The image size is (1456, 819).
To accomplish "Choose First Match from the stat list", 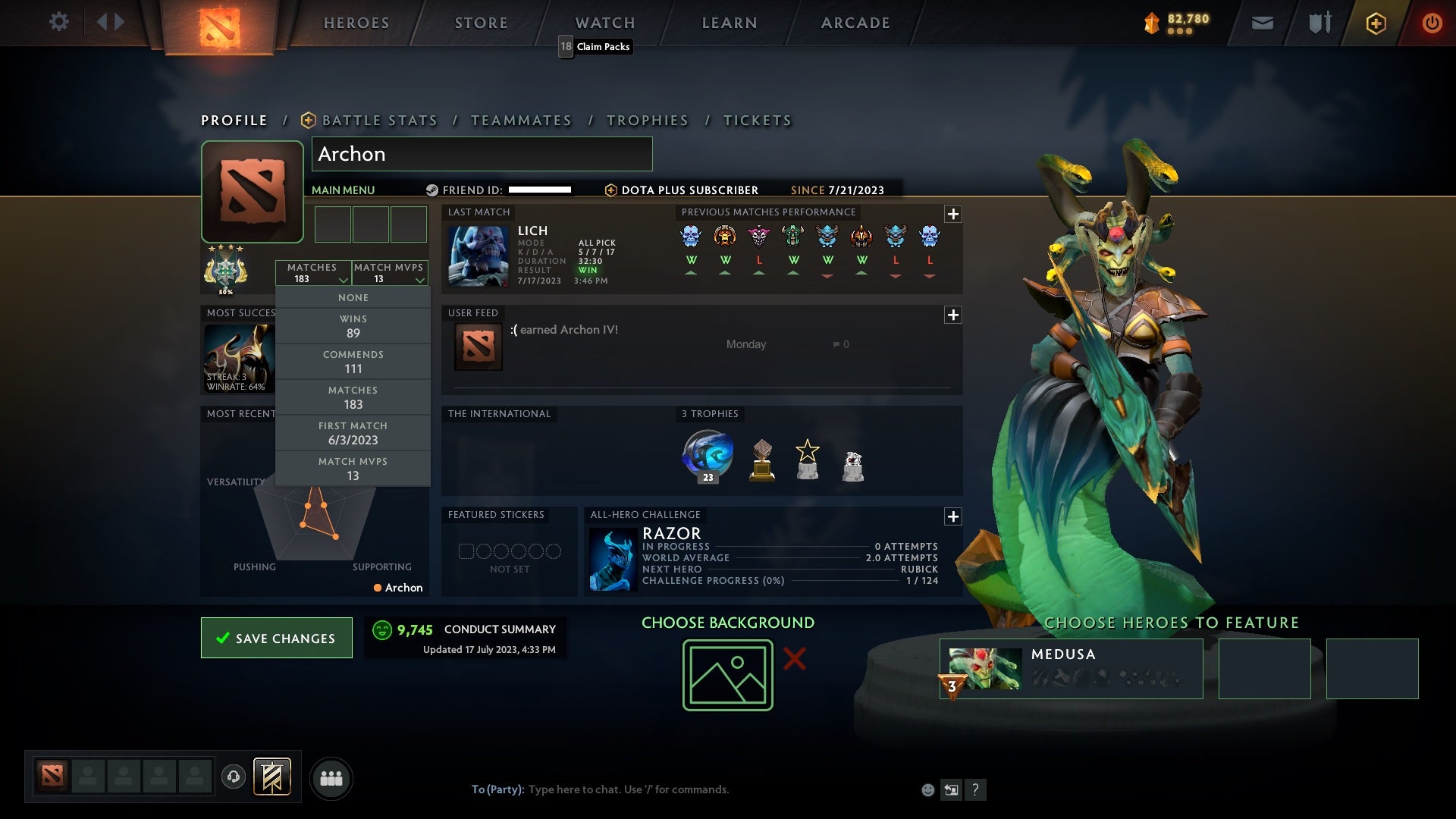I will (x=353, y=432).
